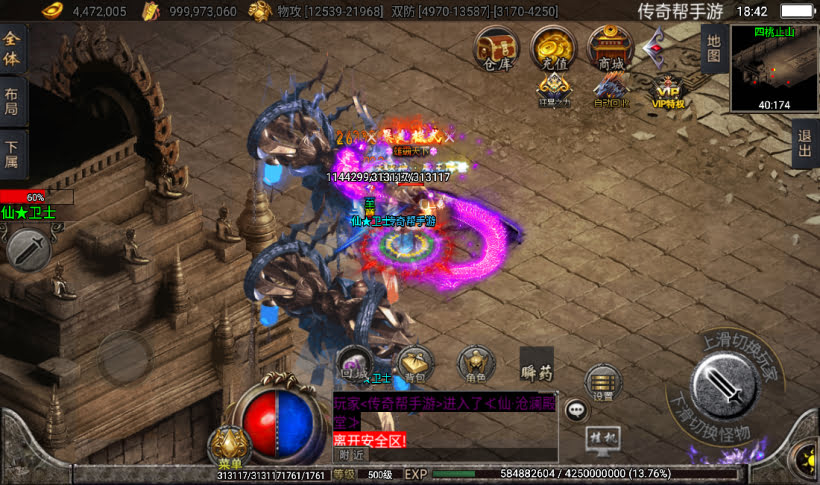Select the 全体 tab
This screenshot has height=485, width=820.
12,46
